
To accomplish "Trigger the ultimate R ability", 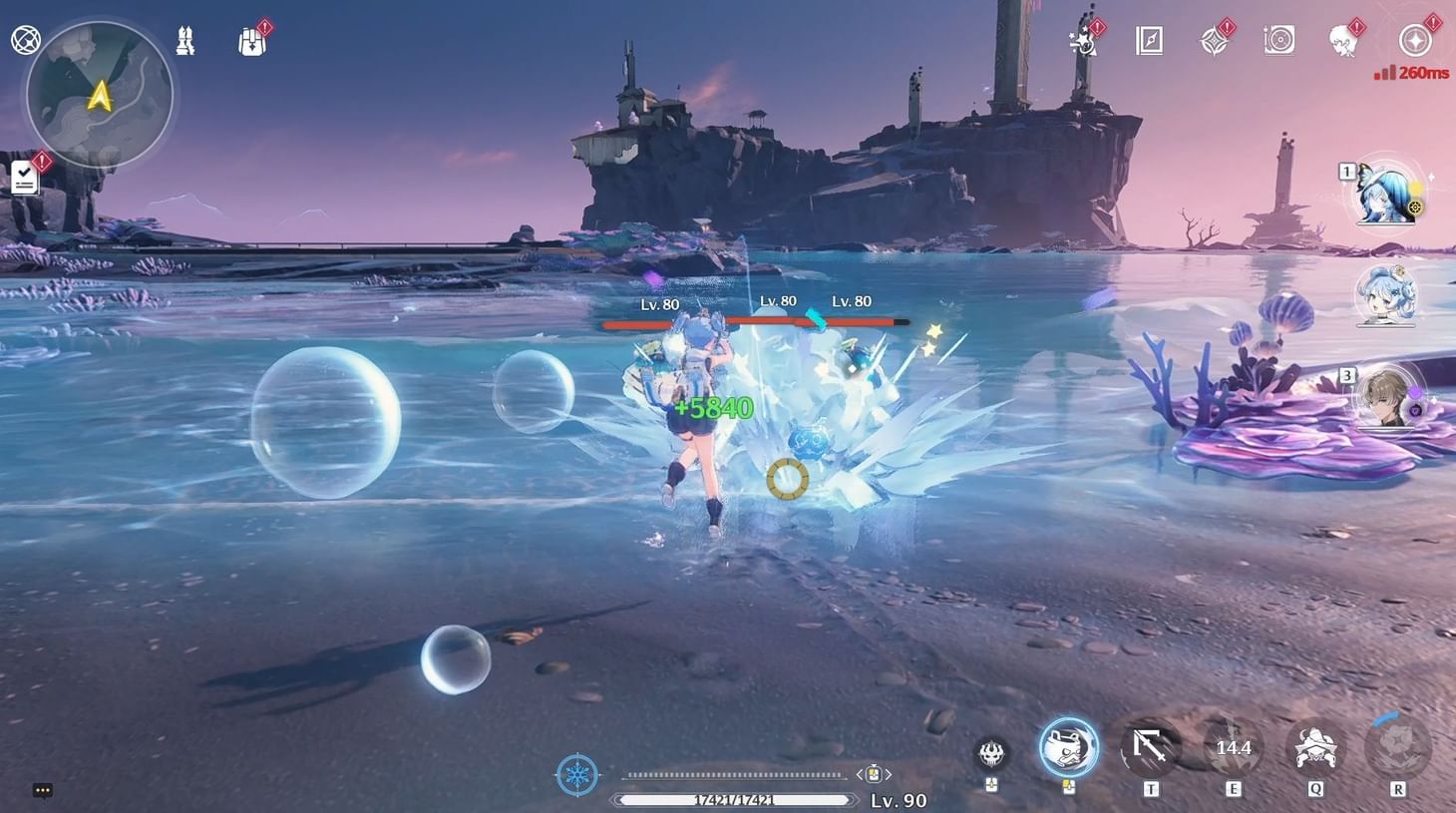I will (x=1393, y=746).
